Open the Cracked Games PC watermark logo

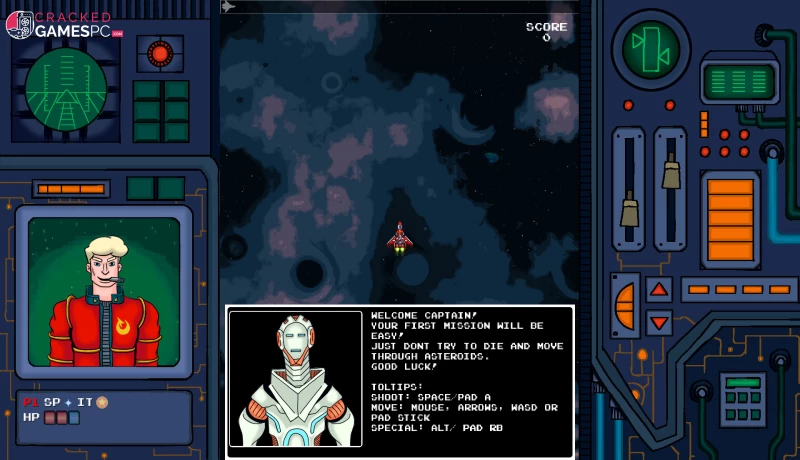point(64,24)
